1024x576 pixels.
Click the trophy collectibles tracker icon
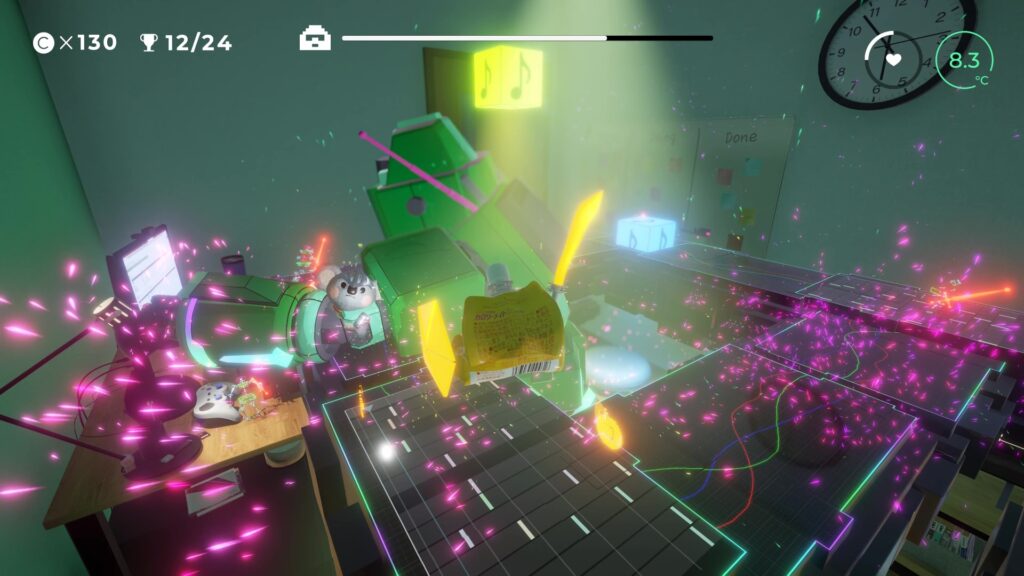pos(149,42)
